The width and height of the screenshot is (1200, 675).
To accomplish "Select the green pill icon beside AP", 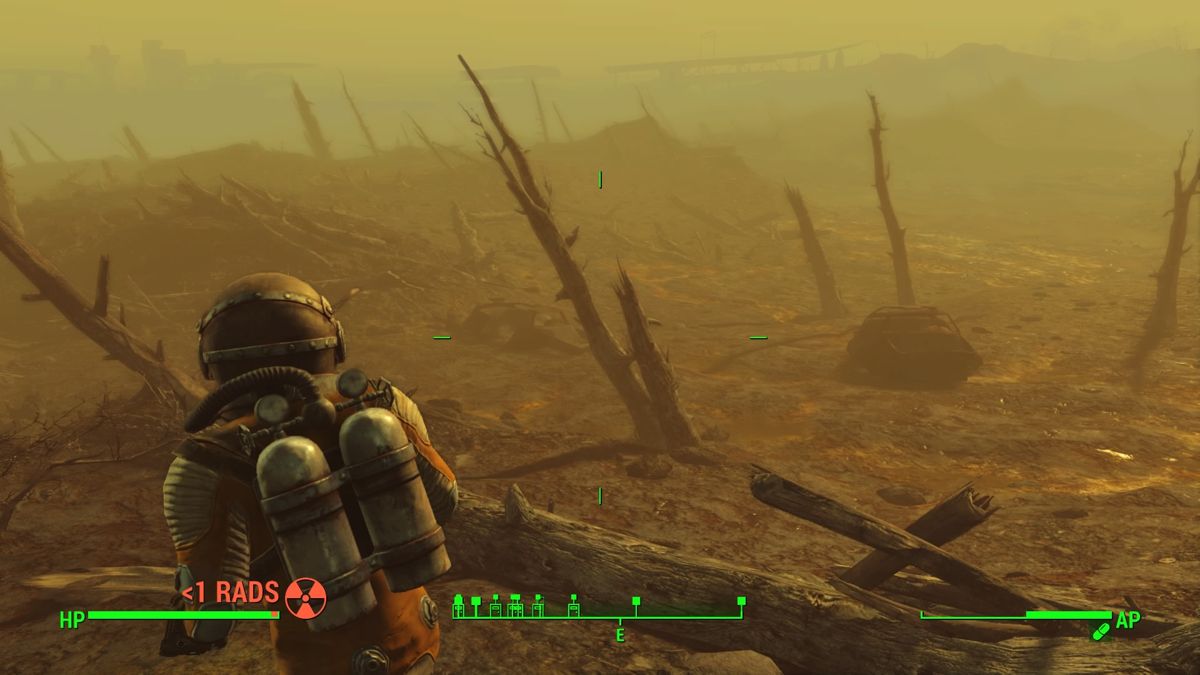I will coord(1100,631).
